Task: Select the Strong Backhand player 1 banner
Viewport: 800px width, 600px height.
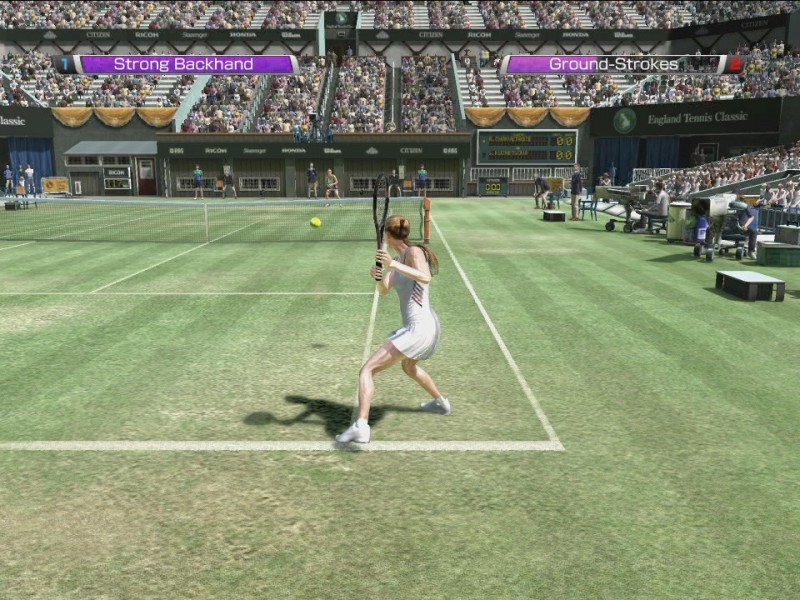Action: pyautogui.click(x=176, y=64)
